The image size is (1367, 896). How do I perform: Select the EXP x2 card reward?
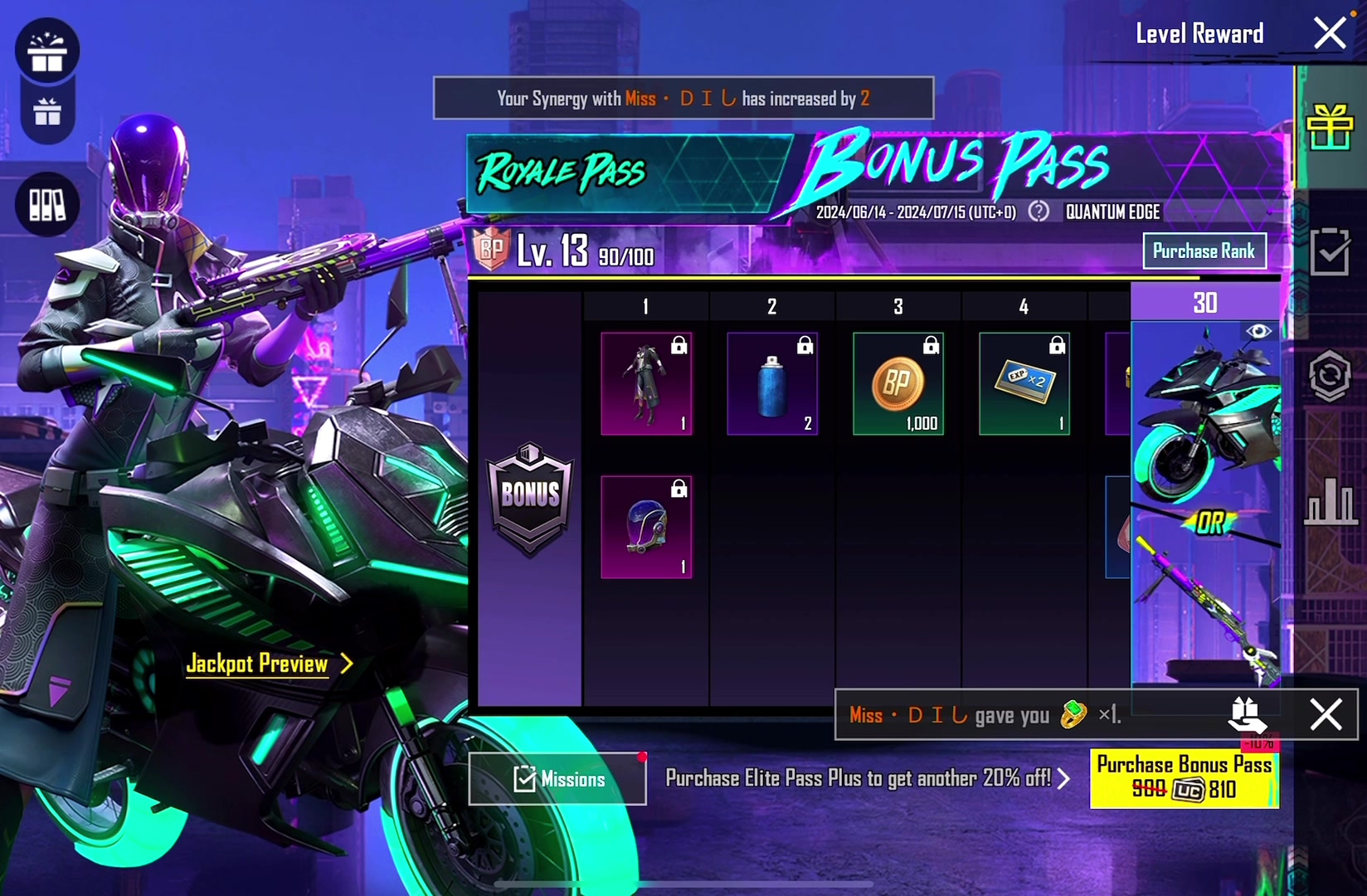click(1024, 383)
